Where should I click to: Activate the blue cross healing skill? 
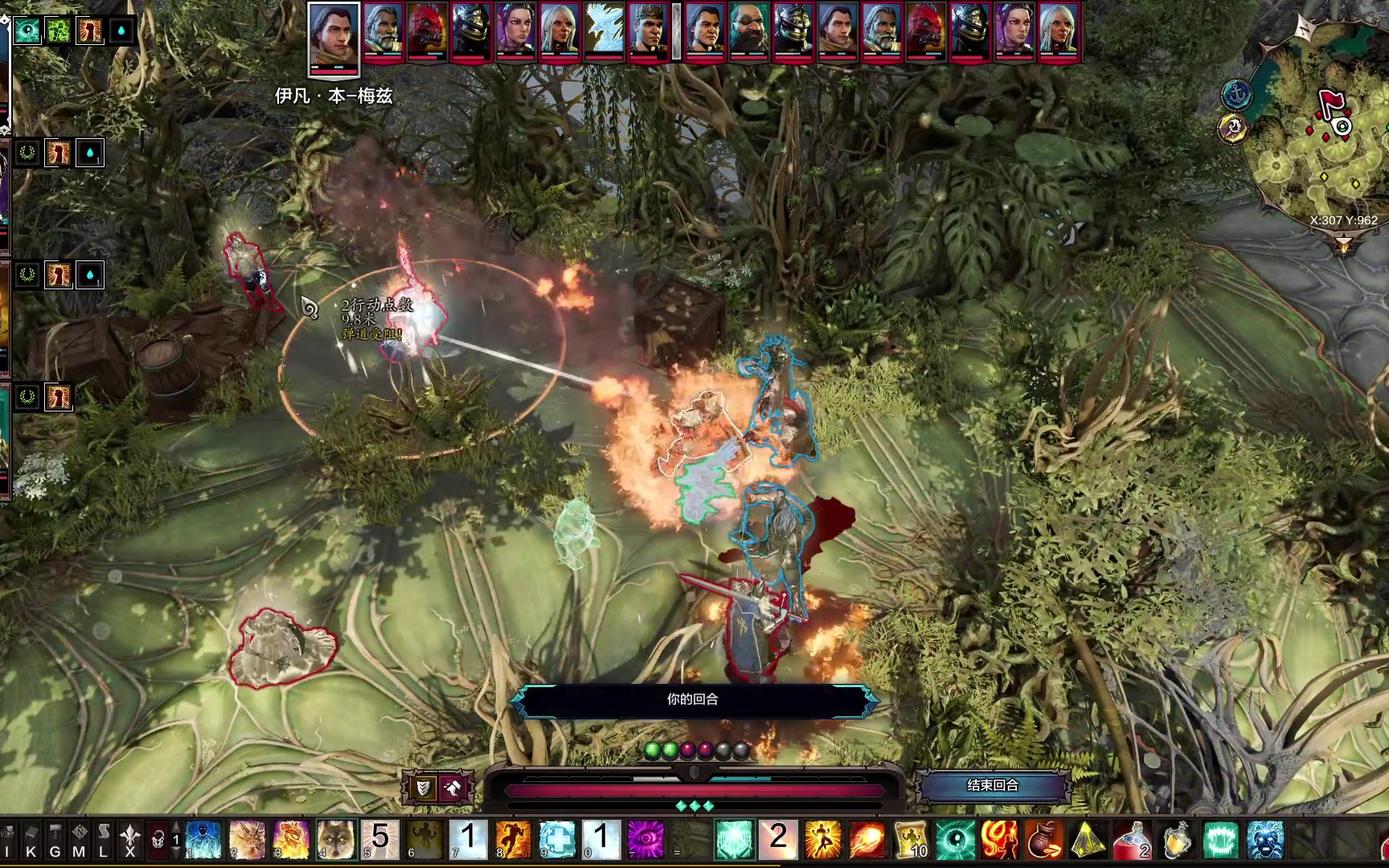pyautogui.click(x=557, y=840)
